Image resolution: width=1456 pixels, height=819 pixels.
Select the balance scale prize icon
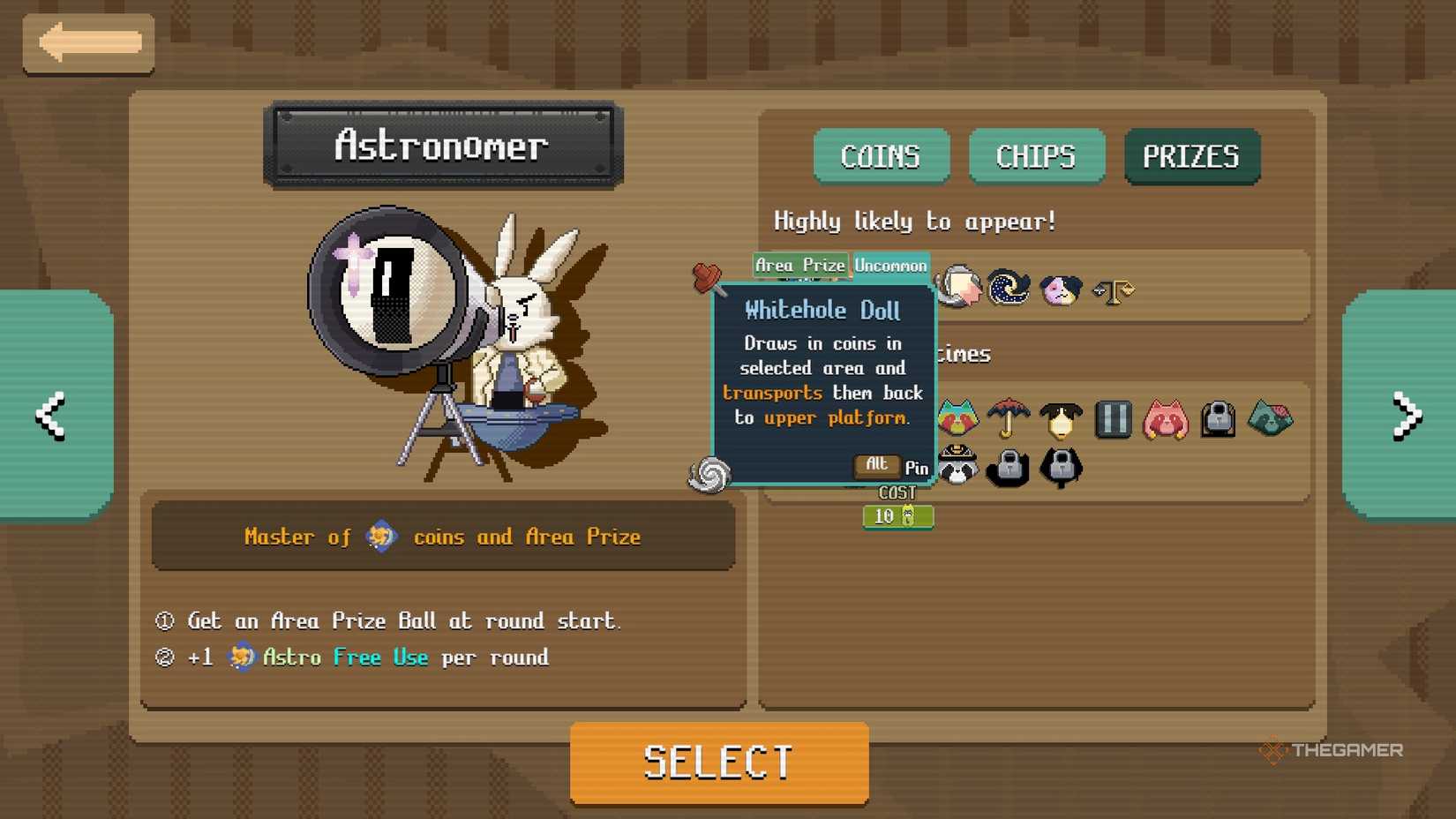pos(1114,289)
